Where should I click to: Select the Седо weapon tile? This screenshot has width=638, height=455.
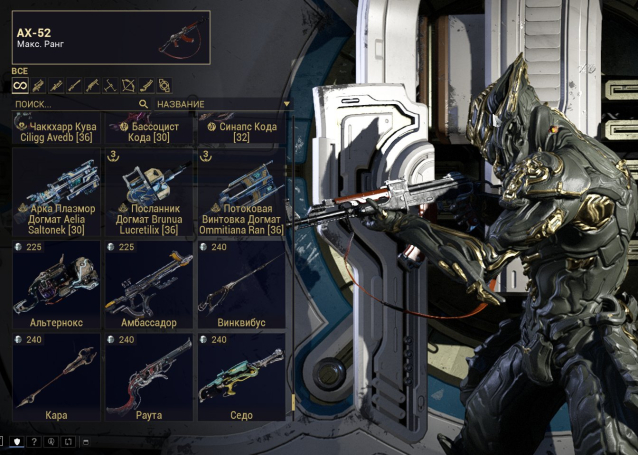pos(241,376)
